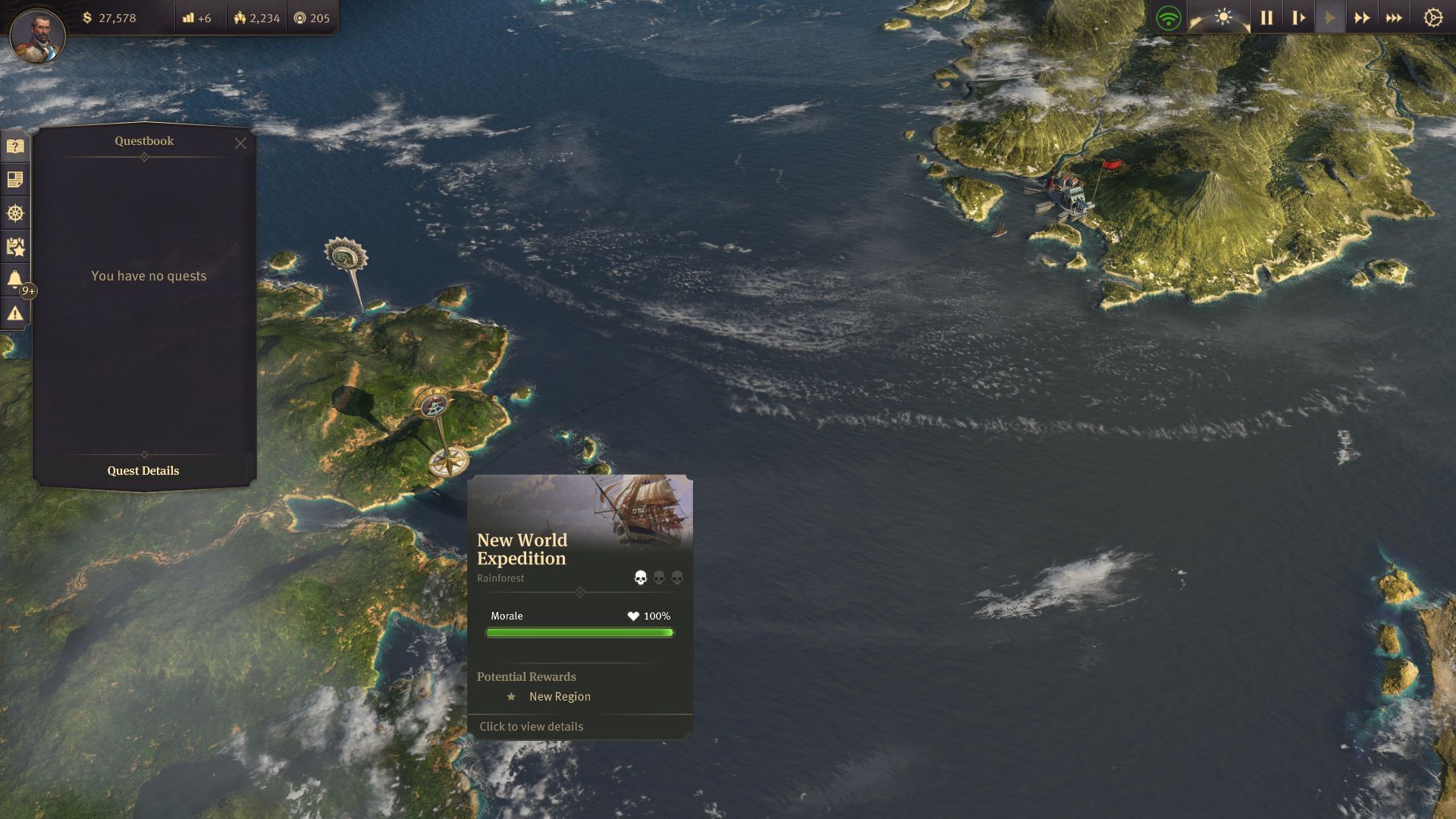Open the Newspaper archive icon
The width and height of the screenshot is (1456, 819).
tap(15, 180)
